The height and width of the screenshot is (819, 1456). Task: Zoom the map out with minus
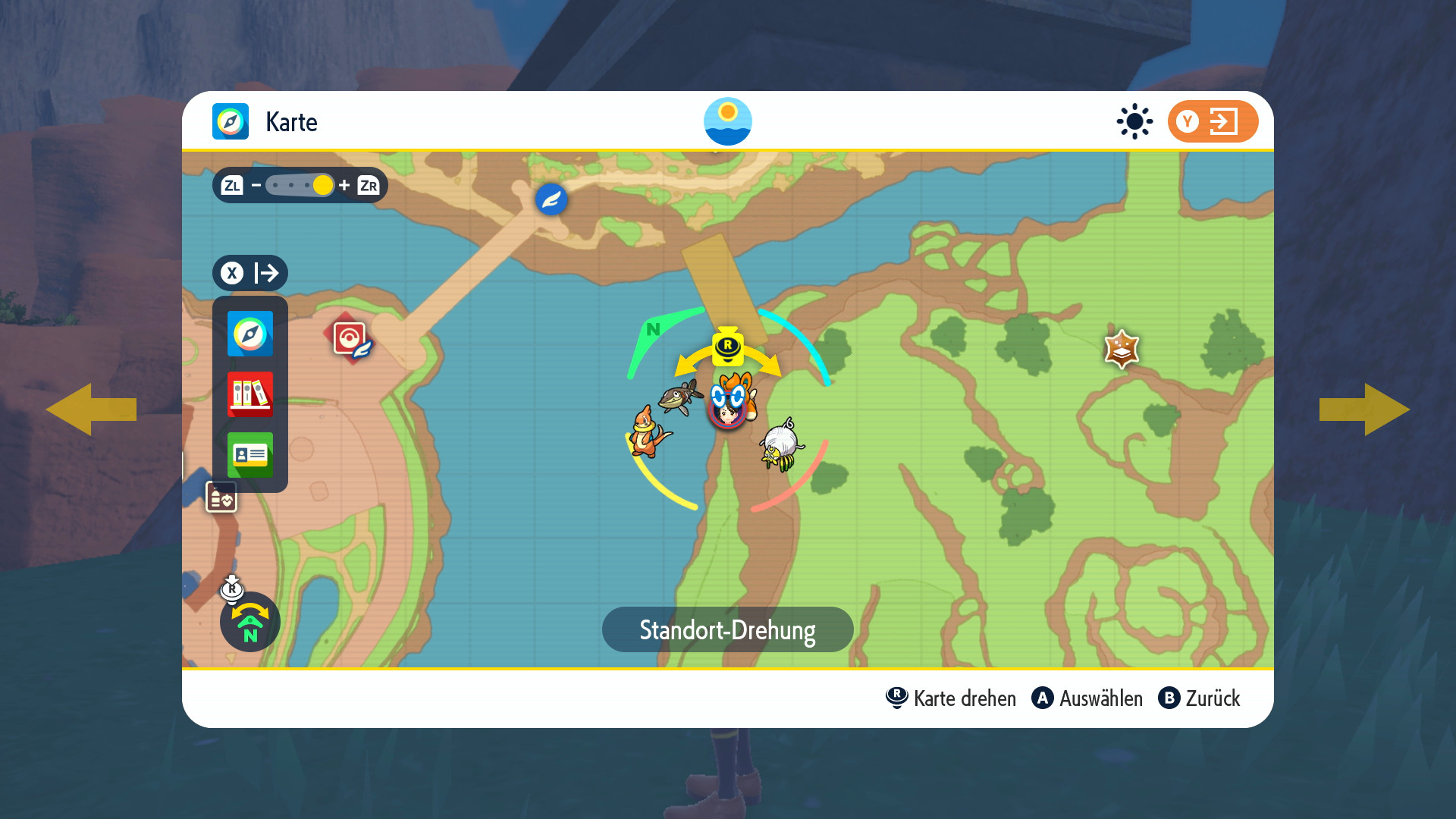point(256,185)
